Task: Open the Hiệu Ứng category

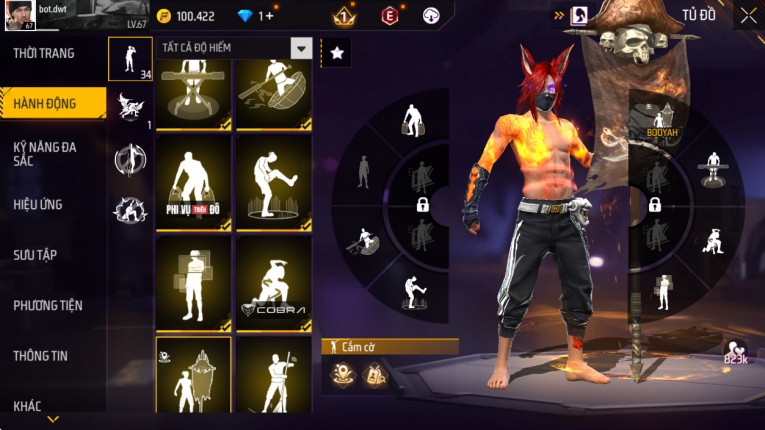Action: coord(38,204)
